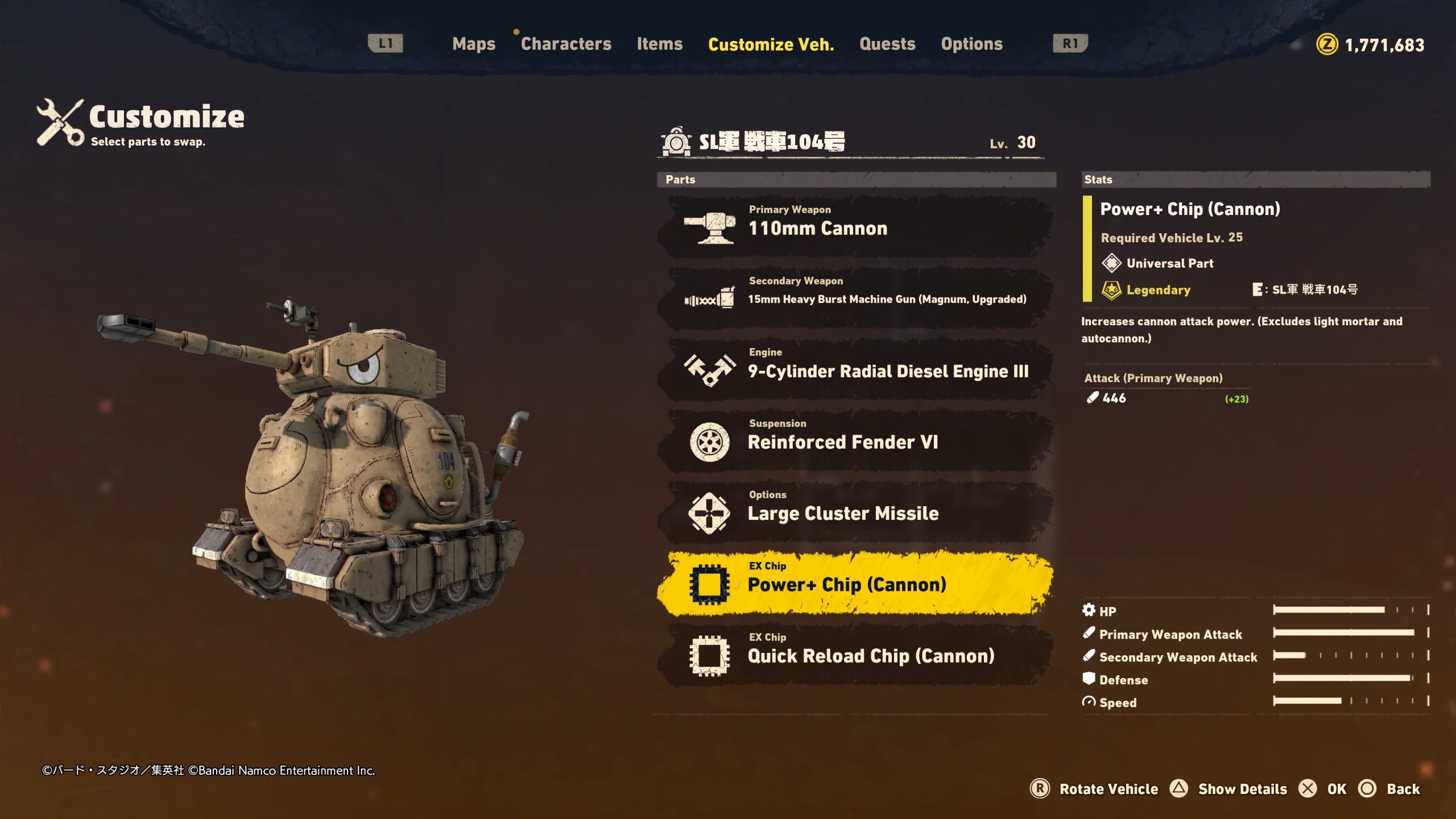The image size is (1456, 819).
Task: Select the Customize Veh. tab
Action: pos(771,44)
